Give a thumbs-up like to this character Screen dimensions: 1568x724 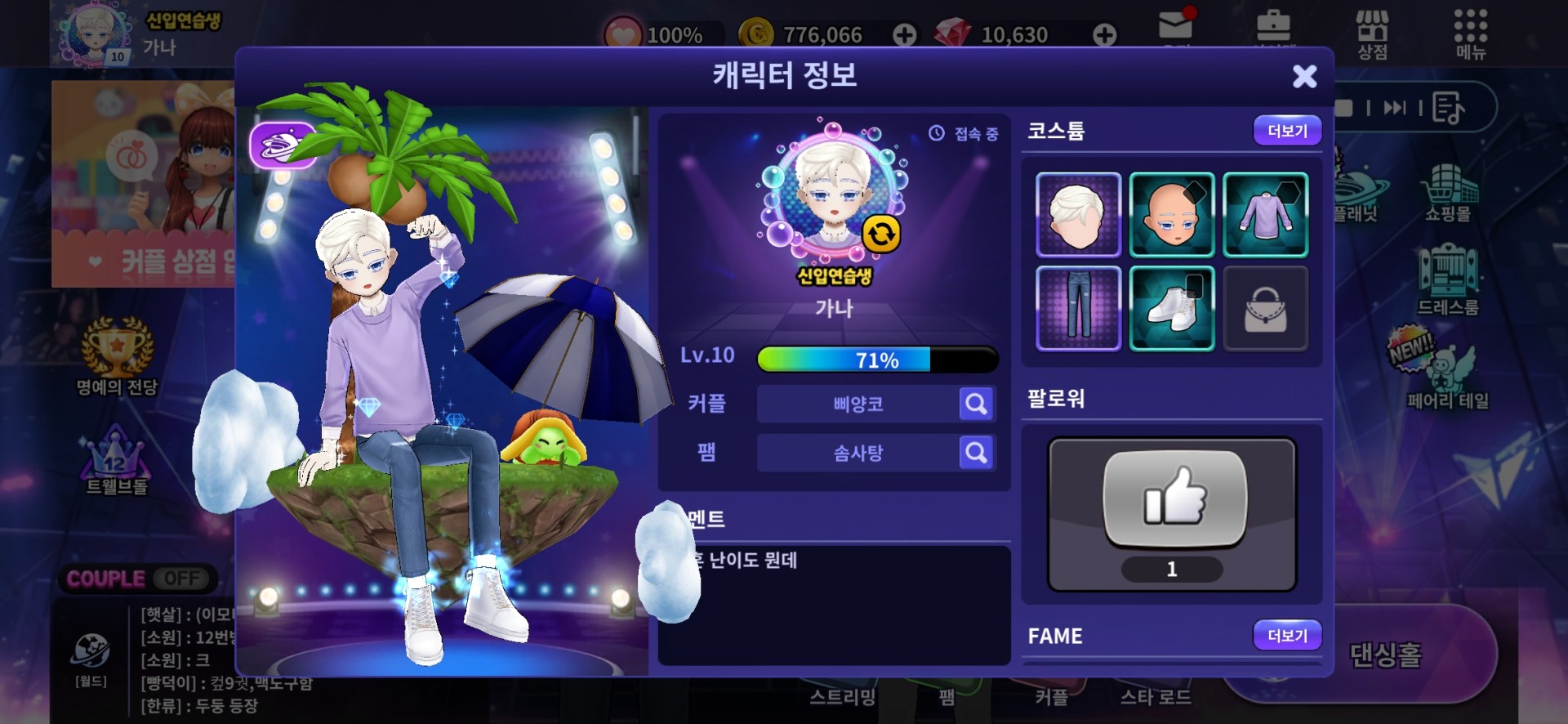pyautogui.click(x=1174, y=498)
